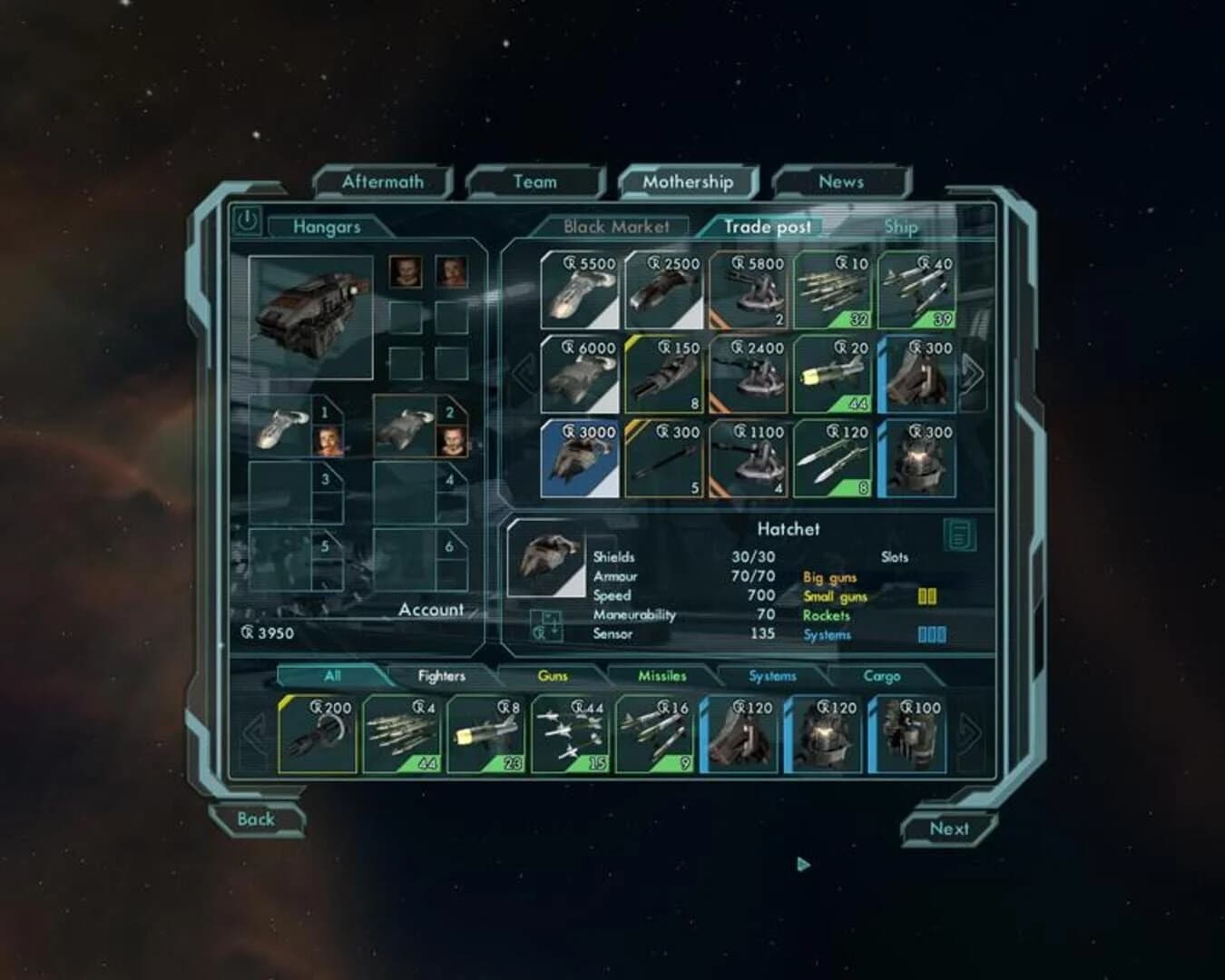The height and width of the screenshot is (980, 1225).
Task: Toggle the Cargo filter
Action: [882, 676]
